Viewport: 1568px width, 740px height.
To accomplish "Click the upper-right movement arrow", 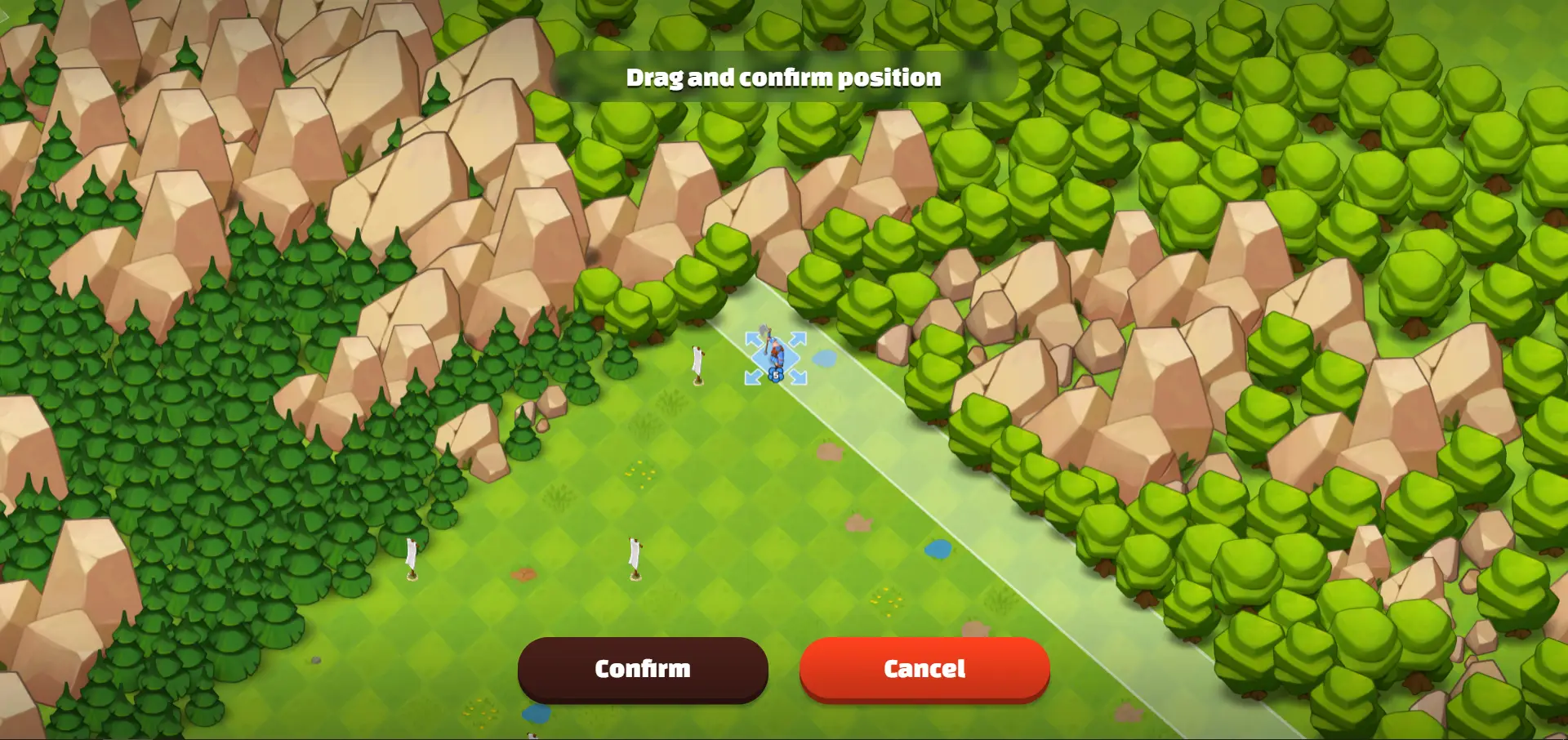I will pos(797,338).
